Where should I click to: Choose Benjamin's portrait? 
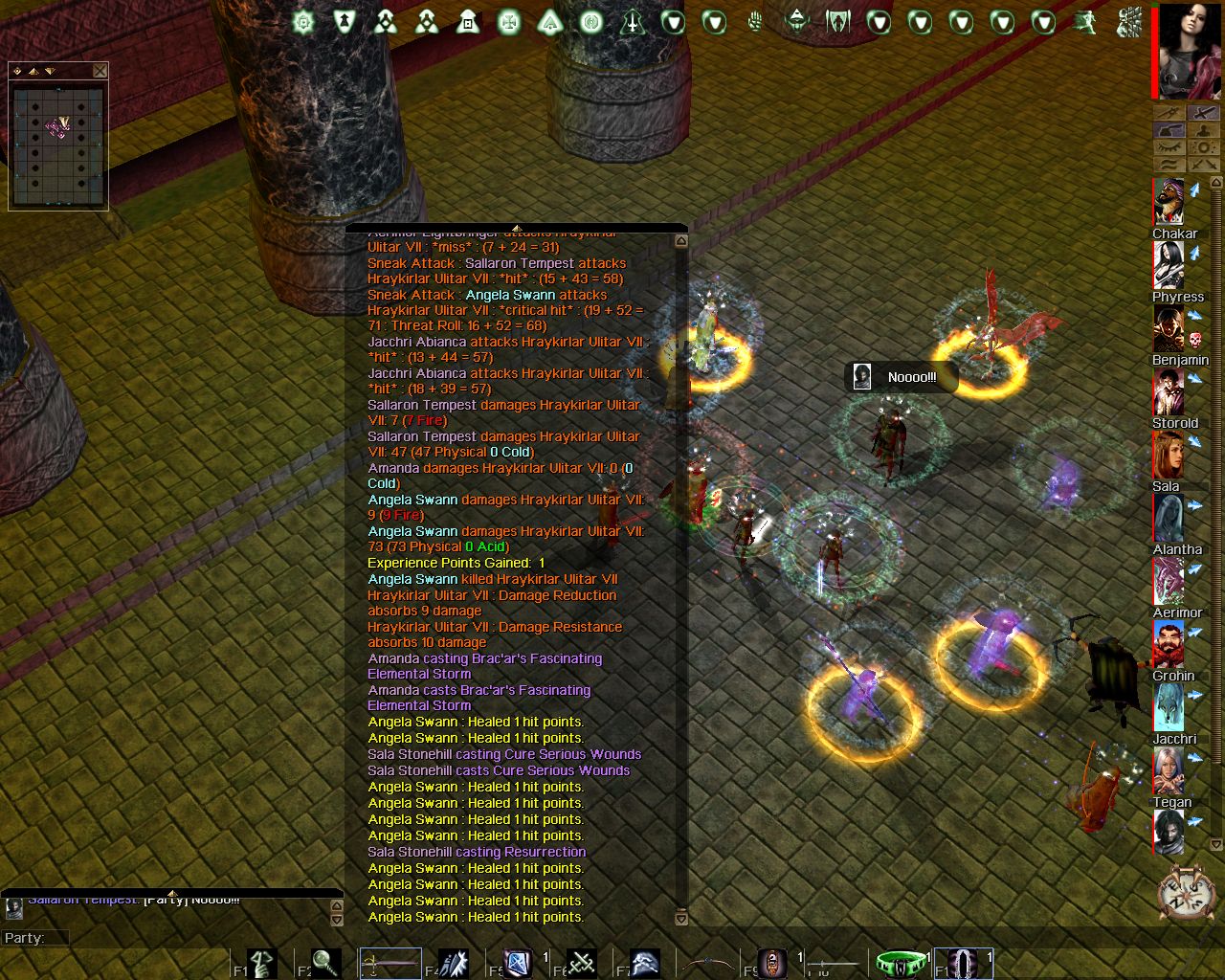tap(1168, 329)
